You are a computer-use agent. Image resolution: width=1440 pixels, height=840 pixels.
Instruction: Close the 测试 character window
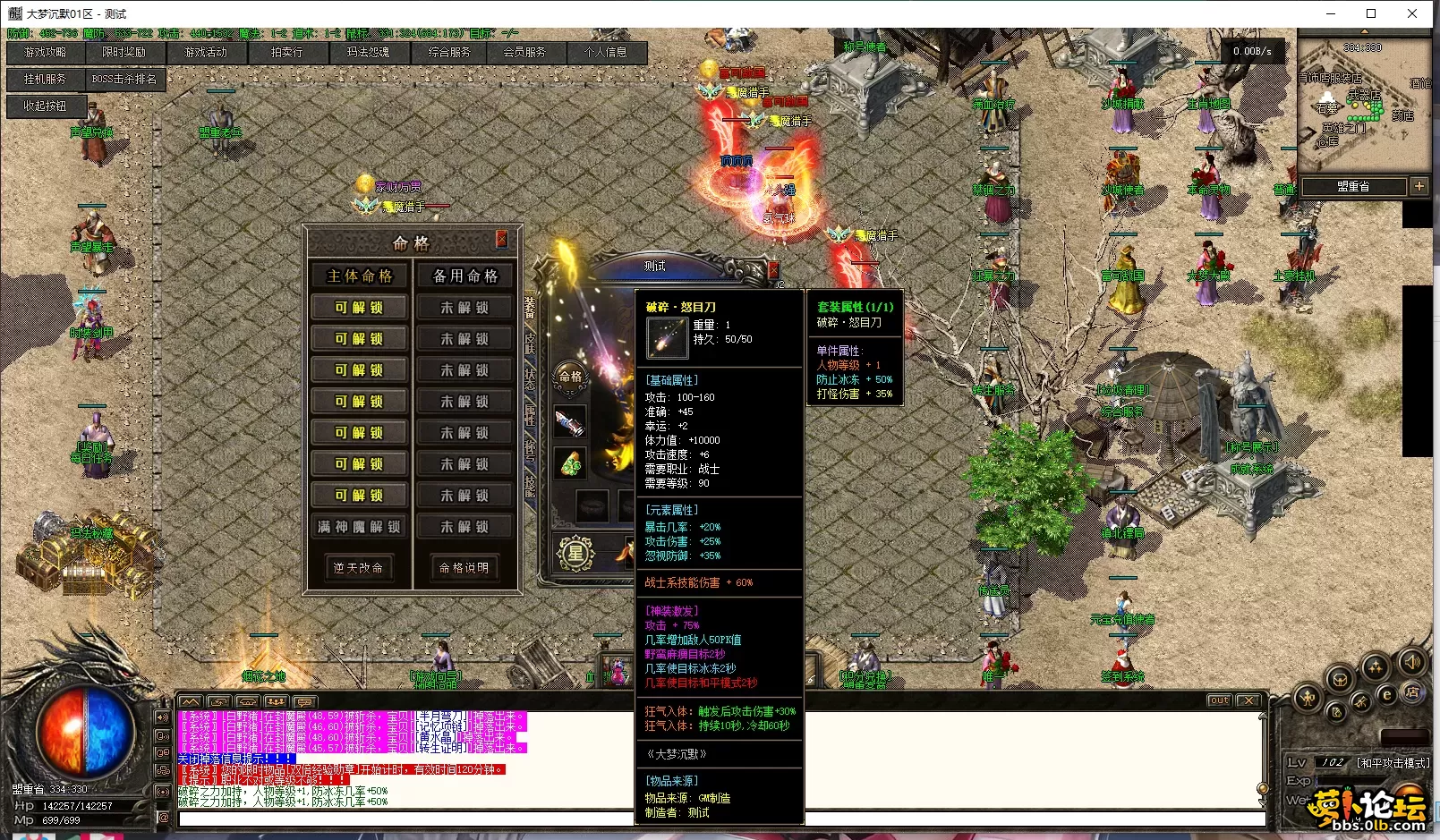pos(773,268)
